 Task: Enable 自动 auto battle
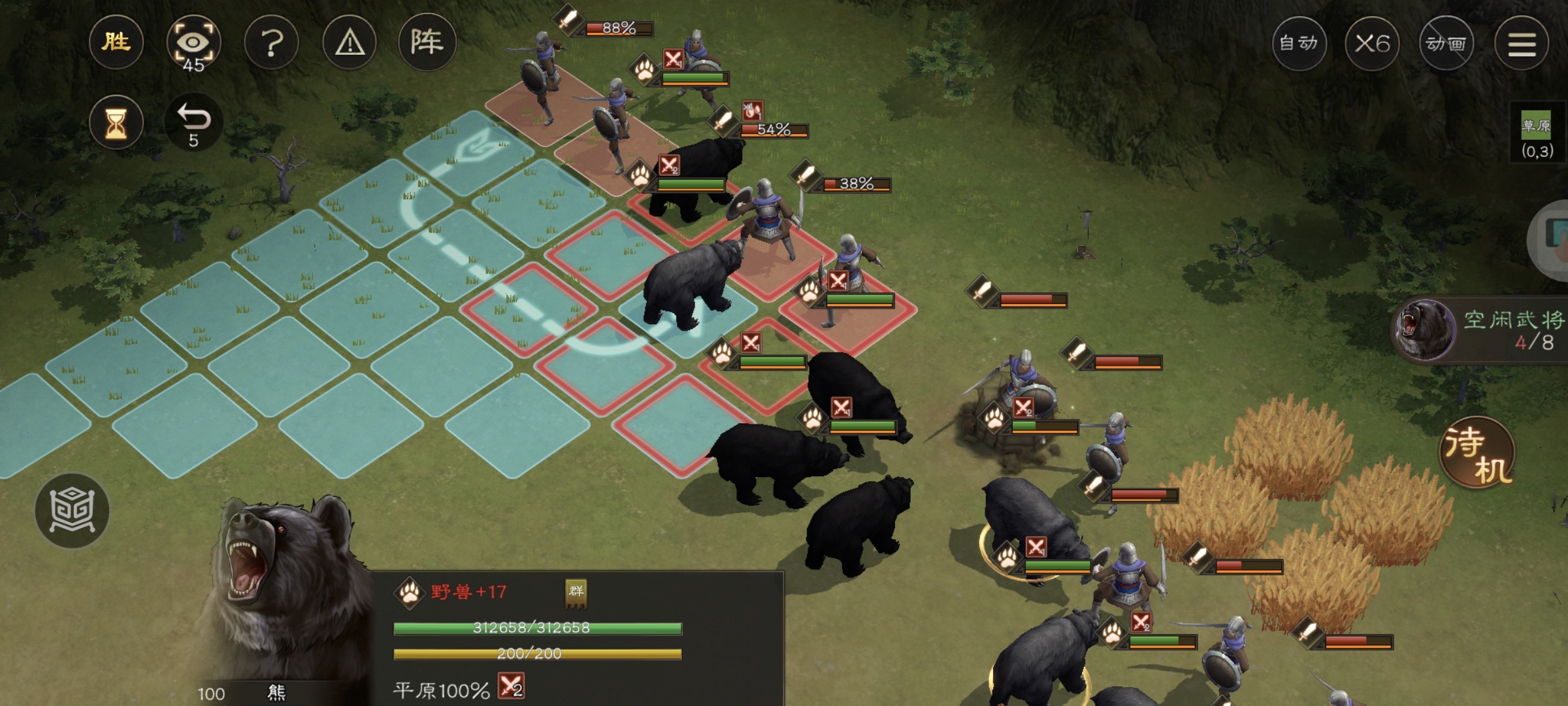coord(1299,44)
